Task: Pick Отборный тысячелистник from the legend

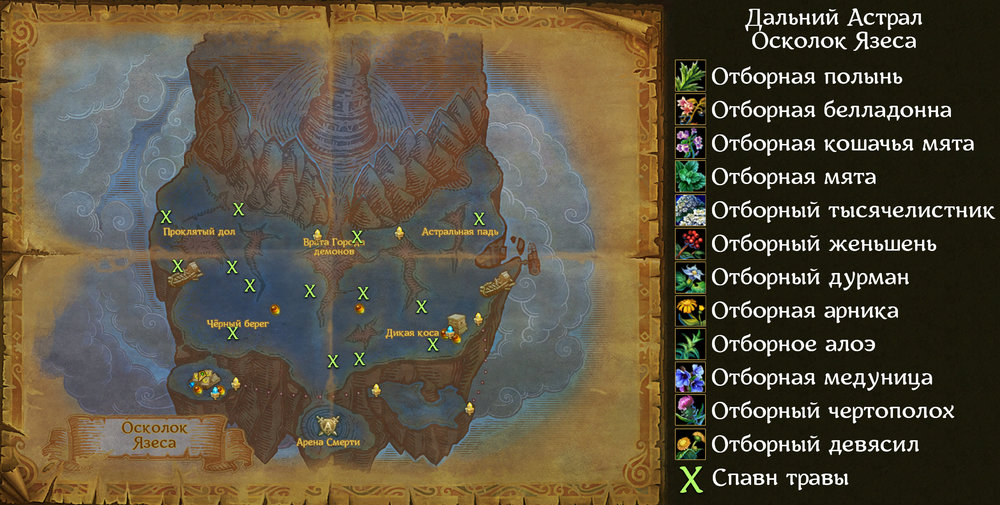Action: 853,210
